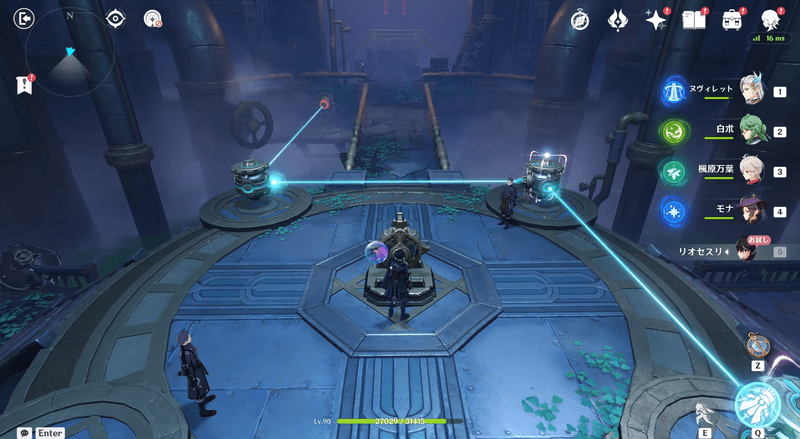Click the radar icon with red badge
Image resolution: width=800 pixels, height=439 pixels.
tap(153, 18)
